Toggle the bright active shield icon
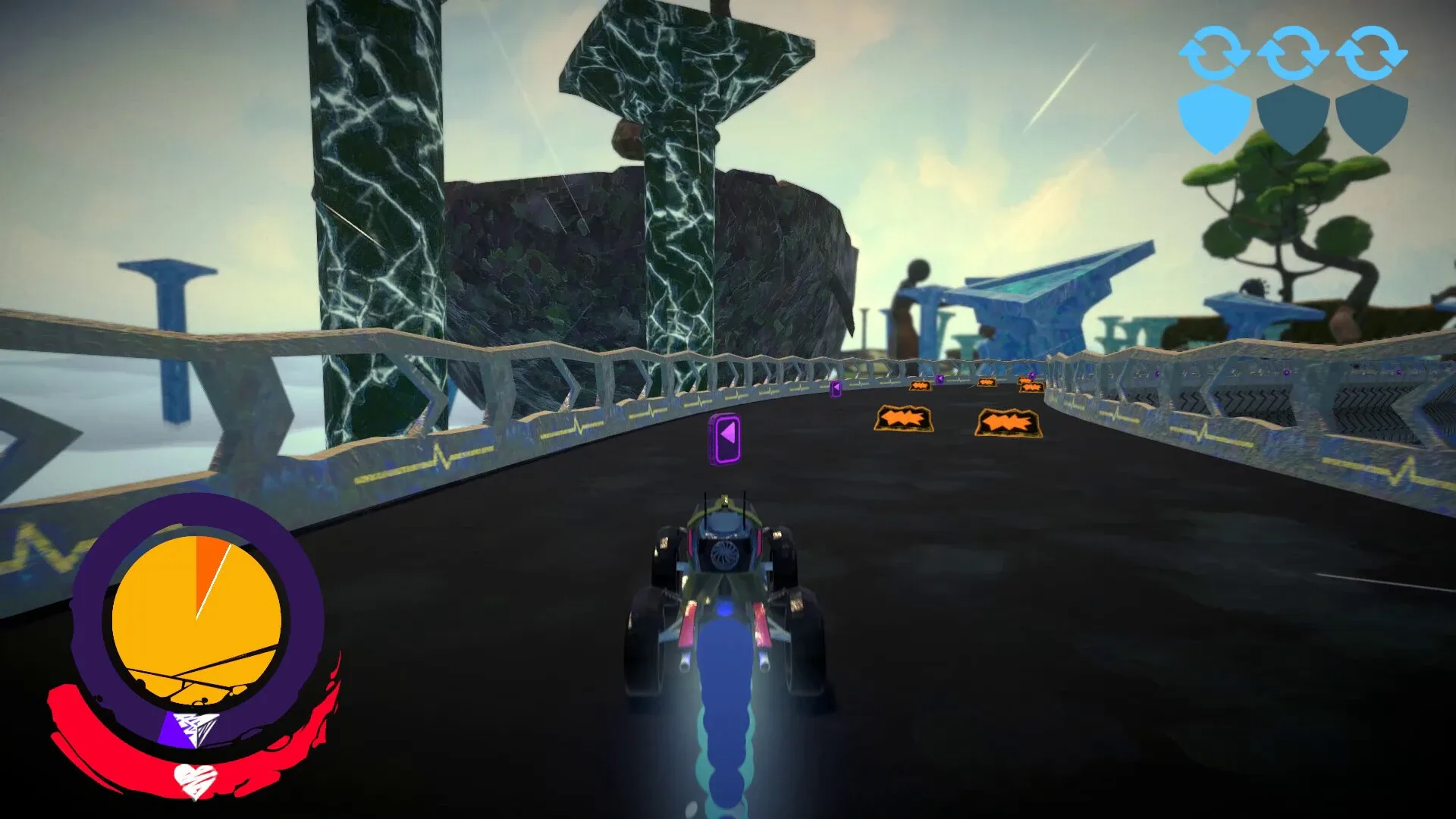The image size is (1456, 819). click(1213, 115)
